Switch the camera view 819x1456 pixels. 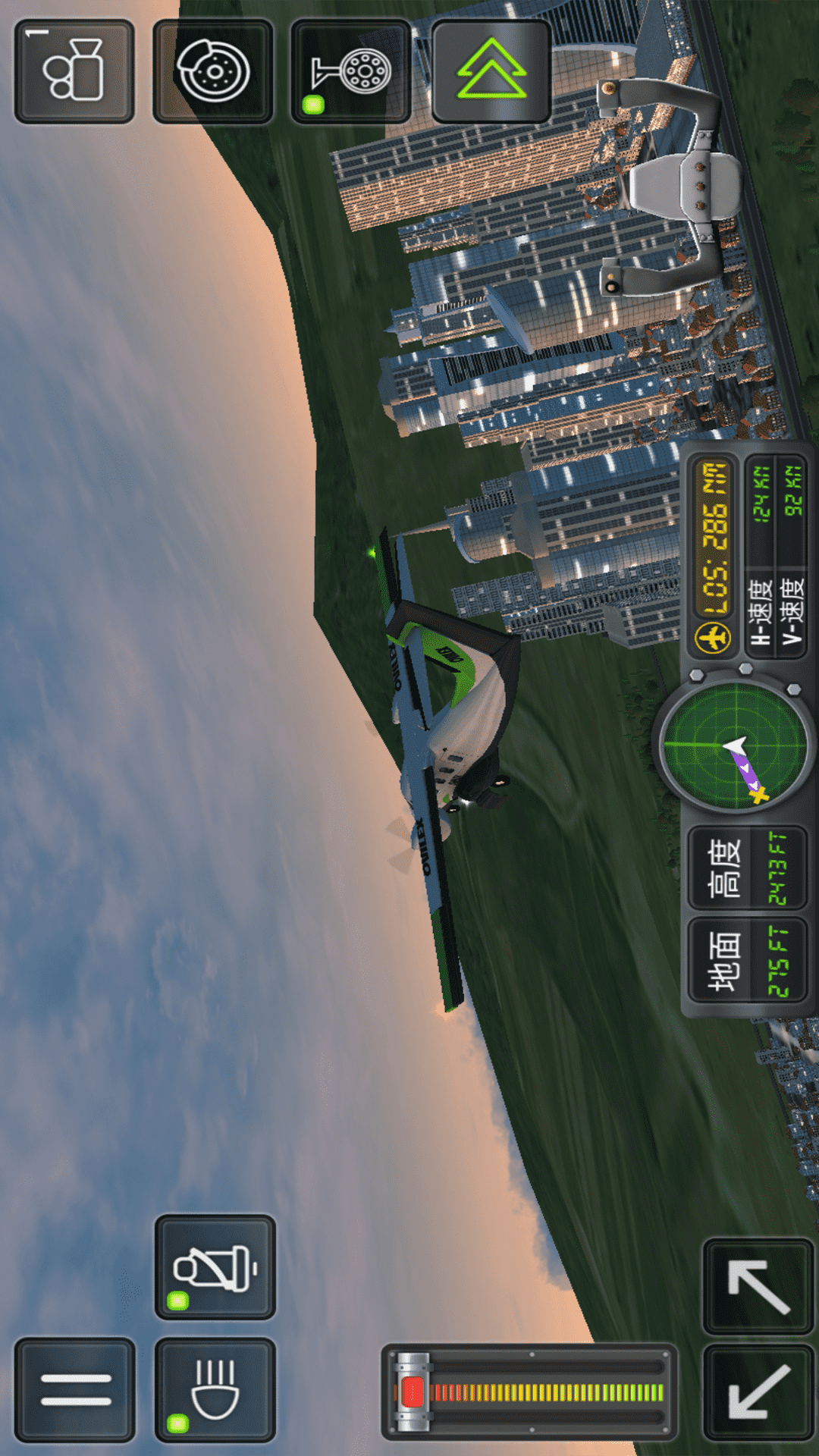pos(74,71)
